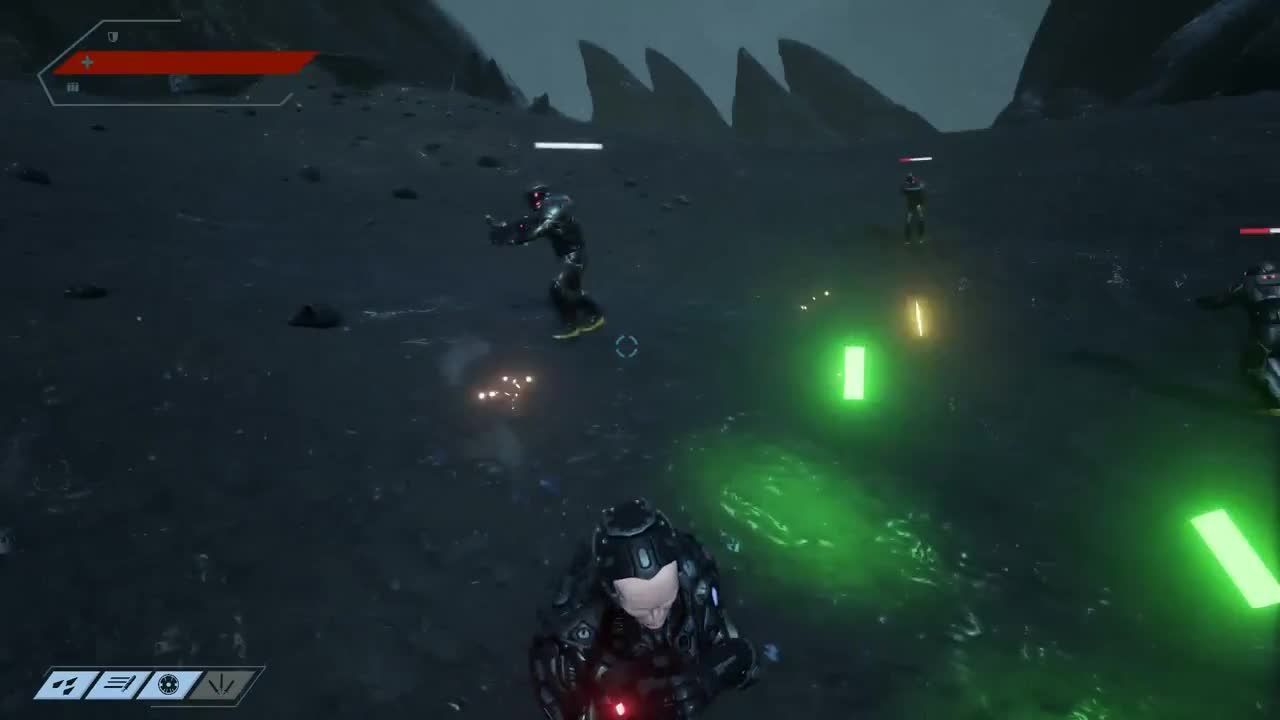Viewport: 1280px width, 720px height.
Task: Activate the second ability with pen-lines icon
Action: pos(118,686)
